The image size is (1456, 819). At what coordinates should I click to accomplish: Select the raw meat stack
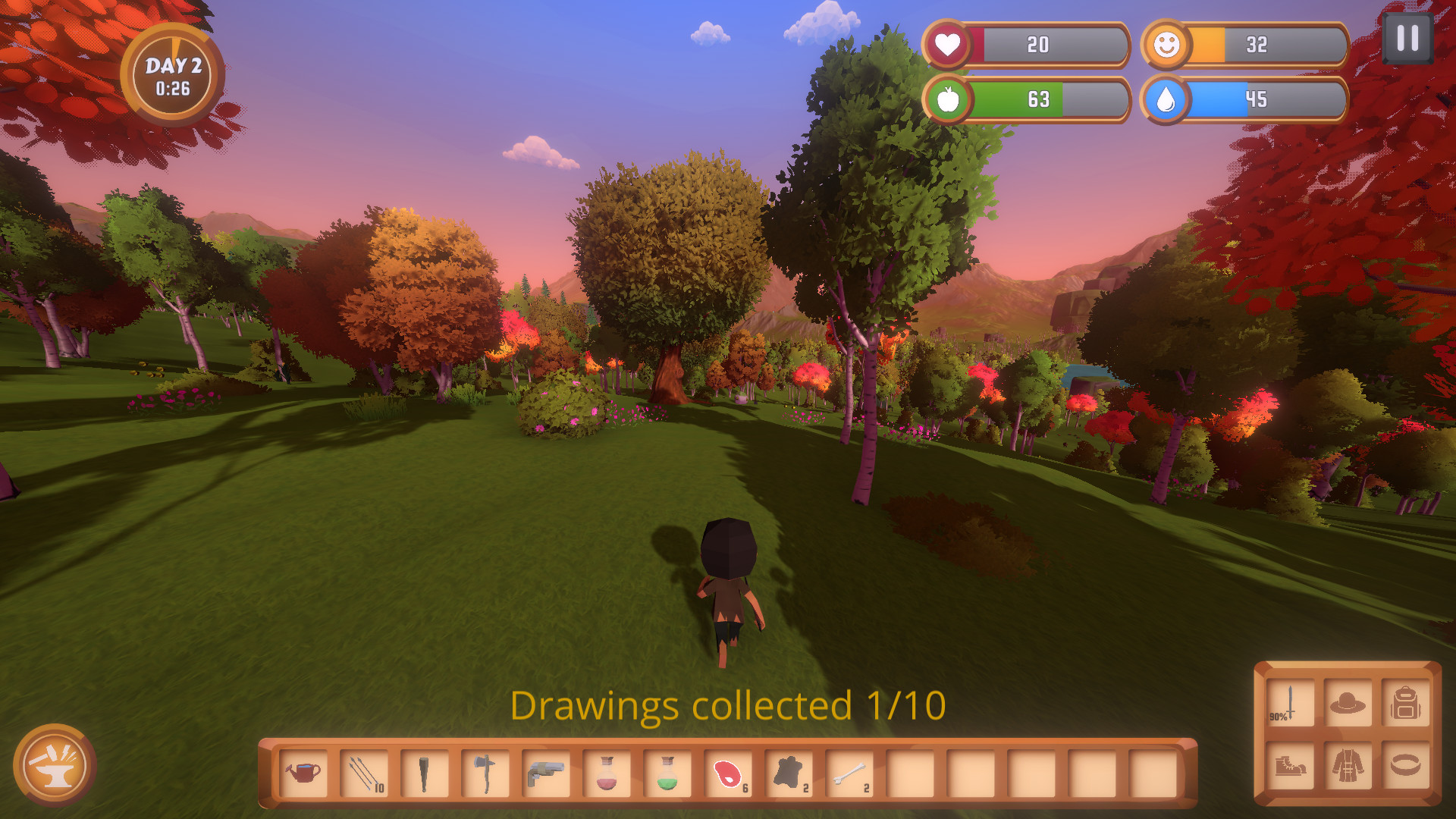(x=728, y=773)
